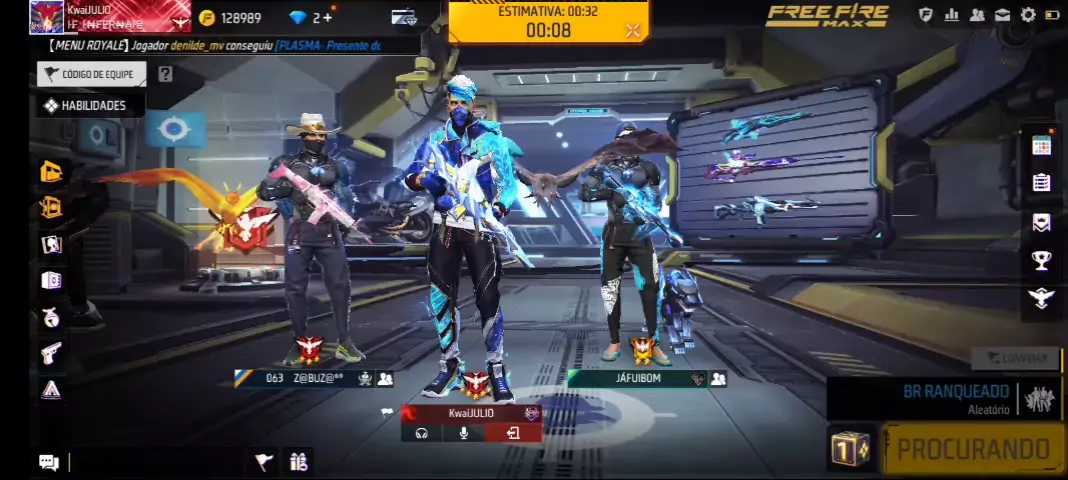Toggle the microphone button under KwaiJULIO
The height and width of the screenshot is (480, 1068).
point(464,433)
